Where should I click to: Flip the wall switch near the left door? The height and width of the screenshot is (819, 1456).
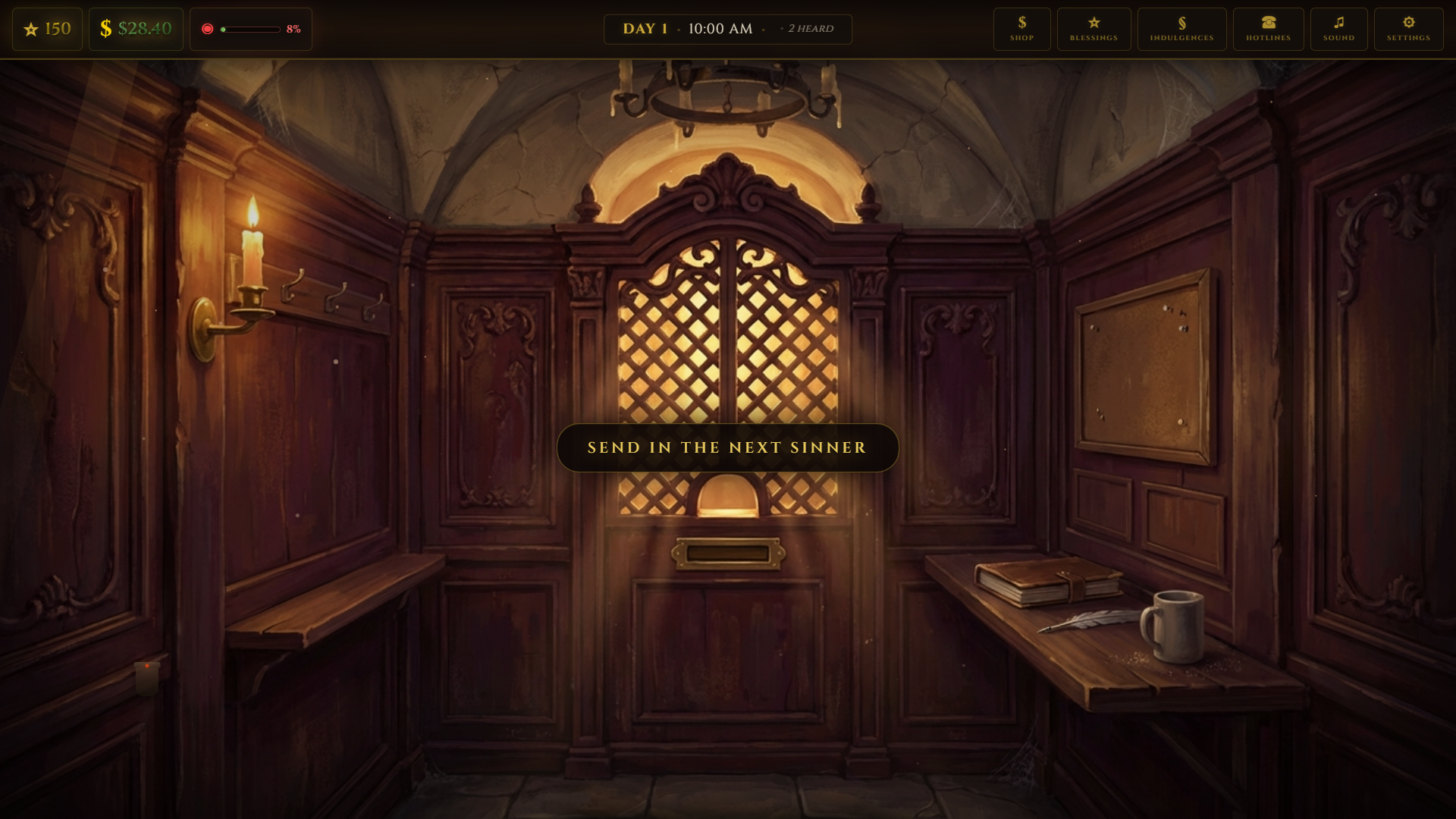tap(146, 679)
